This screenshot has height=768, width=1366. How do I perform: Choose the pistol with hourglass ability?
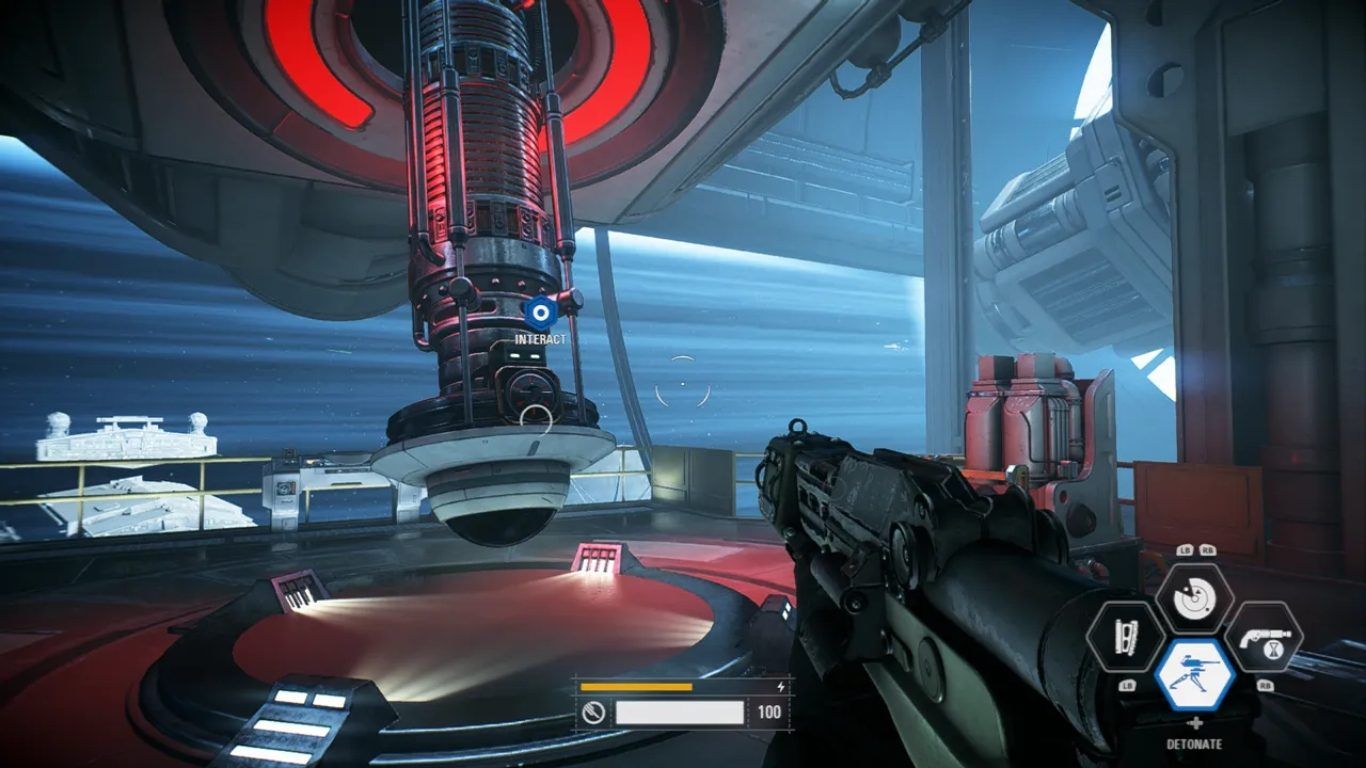click(x=1263, y=636)
